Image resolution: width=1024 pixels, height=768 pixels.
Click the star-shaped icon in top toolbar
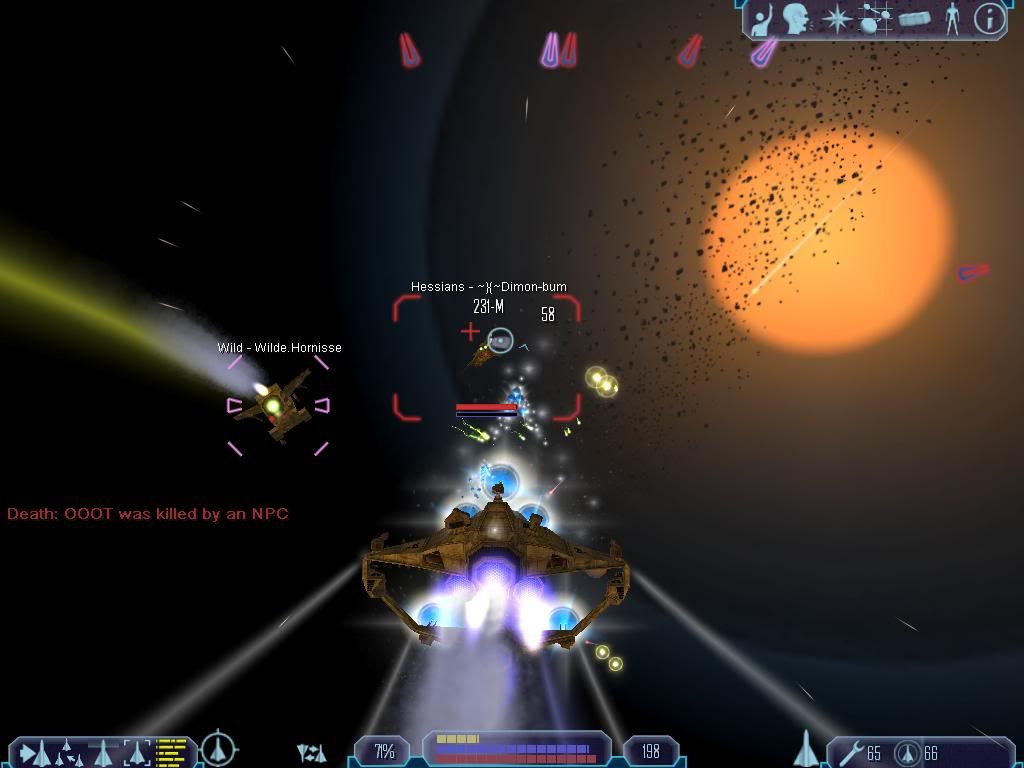[834, 18]
